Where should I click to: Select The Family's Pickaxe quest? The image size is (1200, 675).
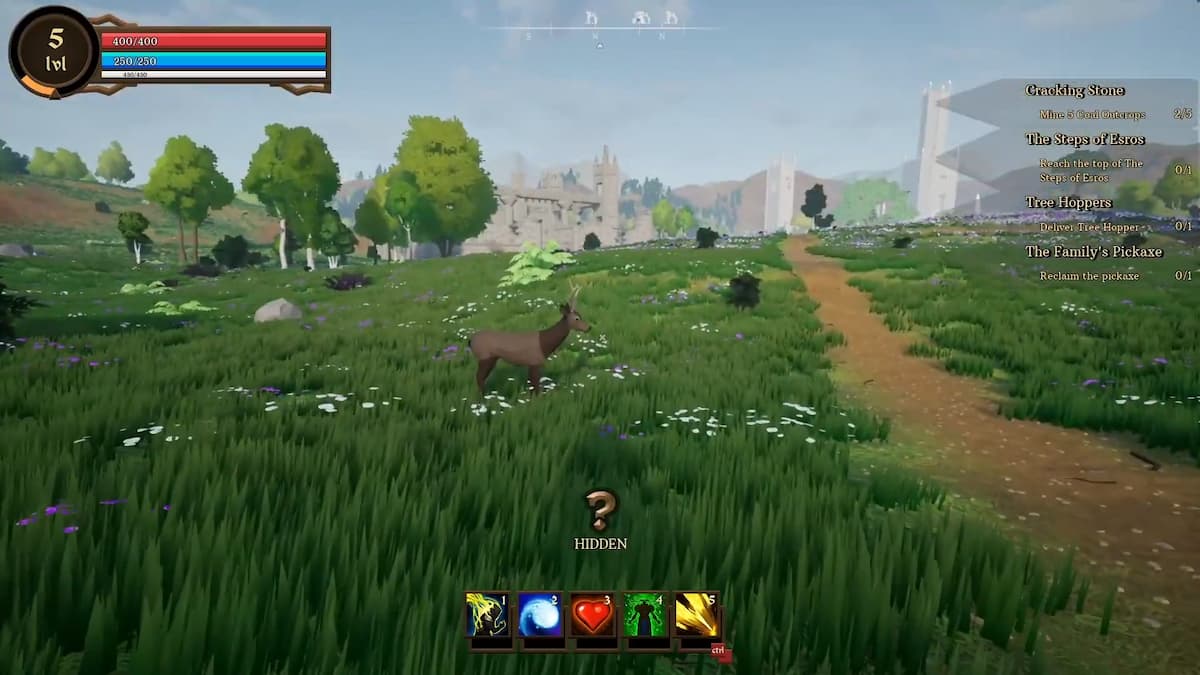click(x=1093, y=251)
